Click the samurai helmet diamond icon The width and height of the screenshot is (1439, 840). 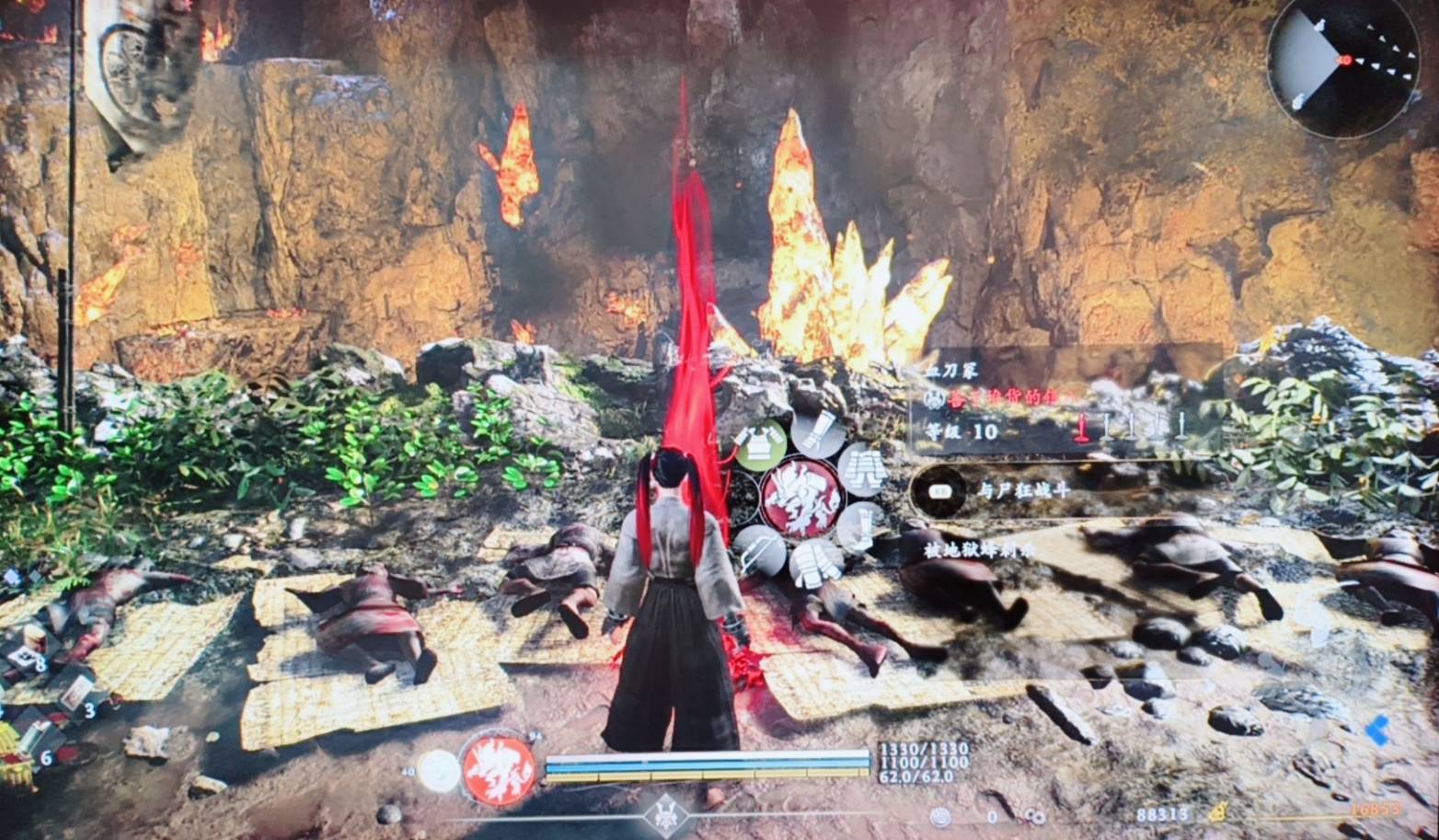[663, 816]
